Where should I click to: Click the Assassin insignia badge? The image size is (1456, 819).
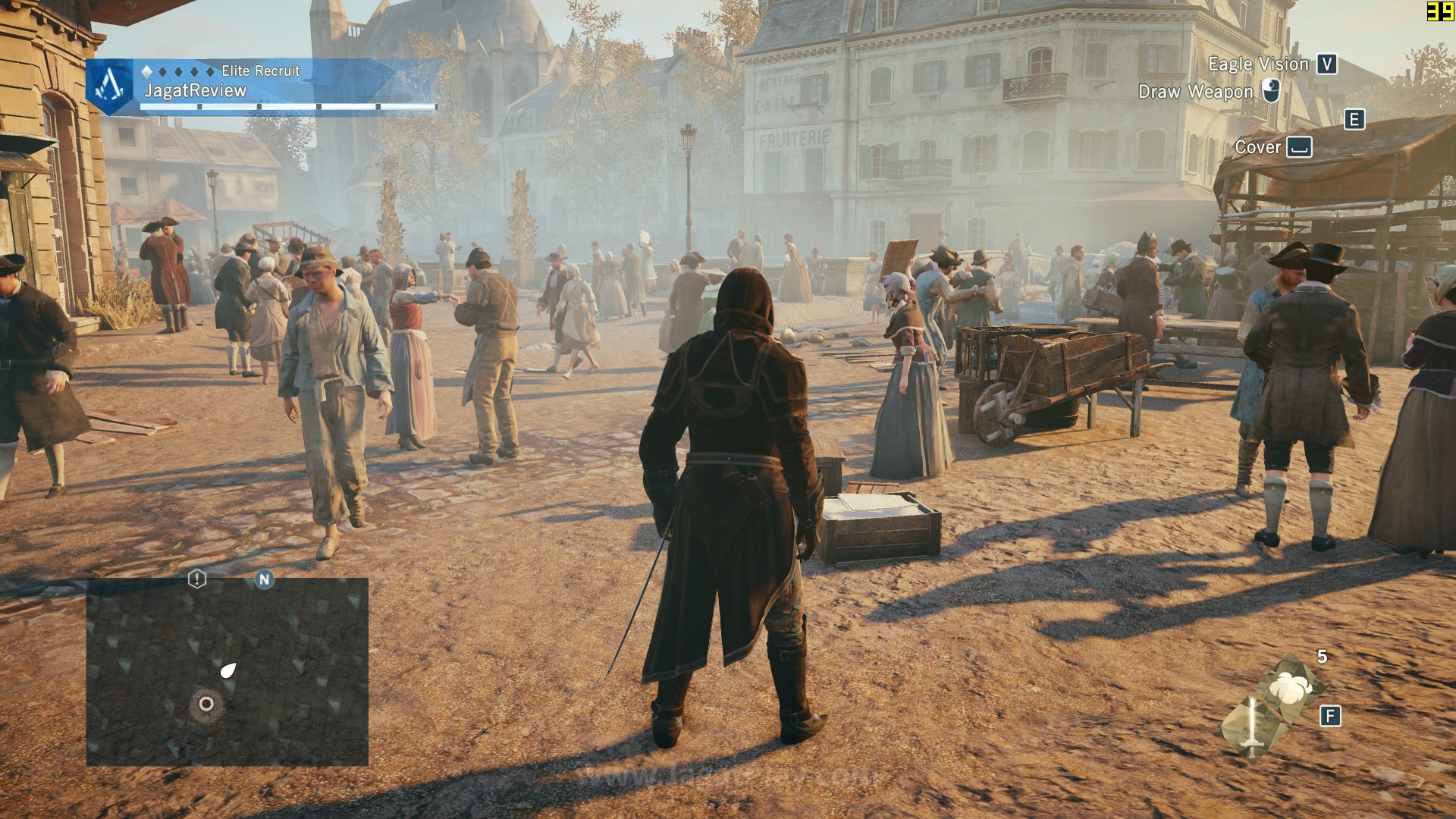pyautogui.click(x=111, y=85)
